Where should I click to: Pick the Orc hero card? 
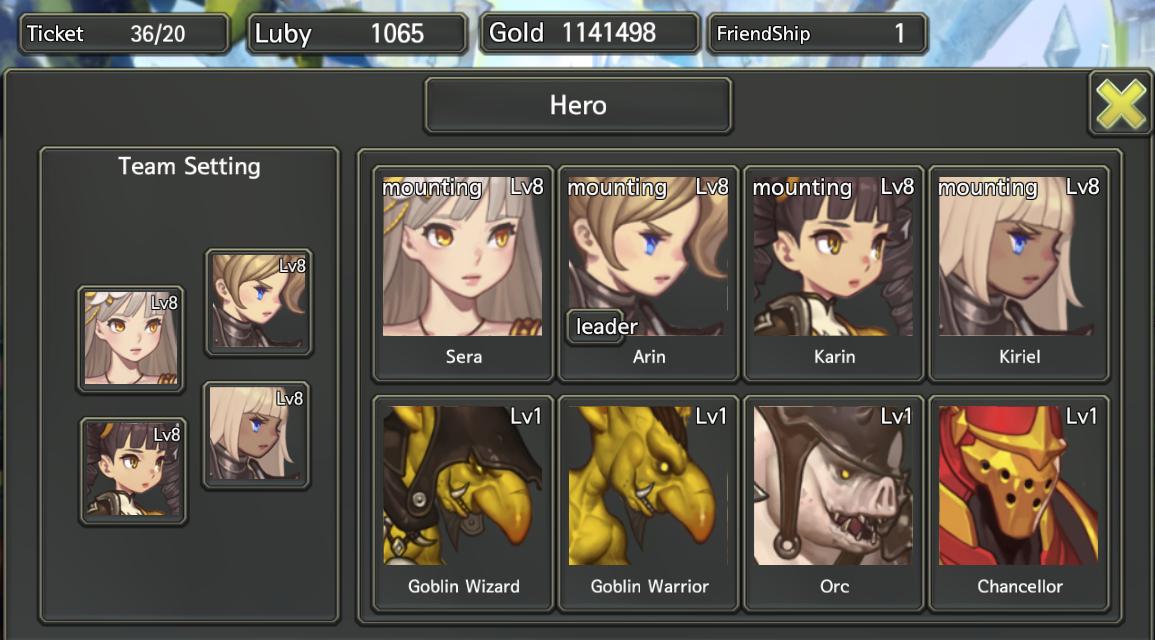[x=834, y=502]
